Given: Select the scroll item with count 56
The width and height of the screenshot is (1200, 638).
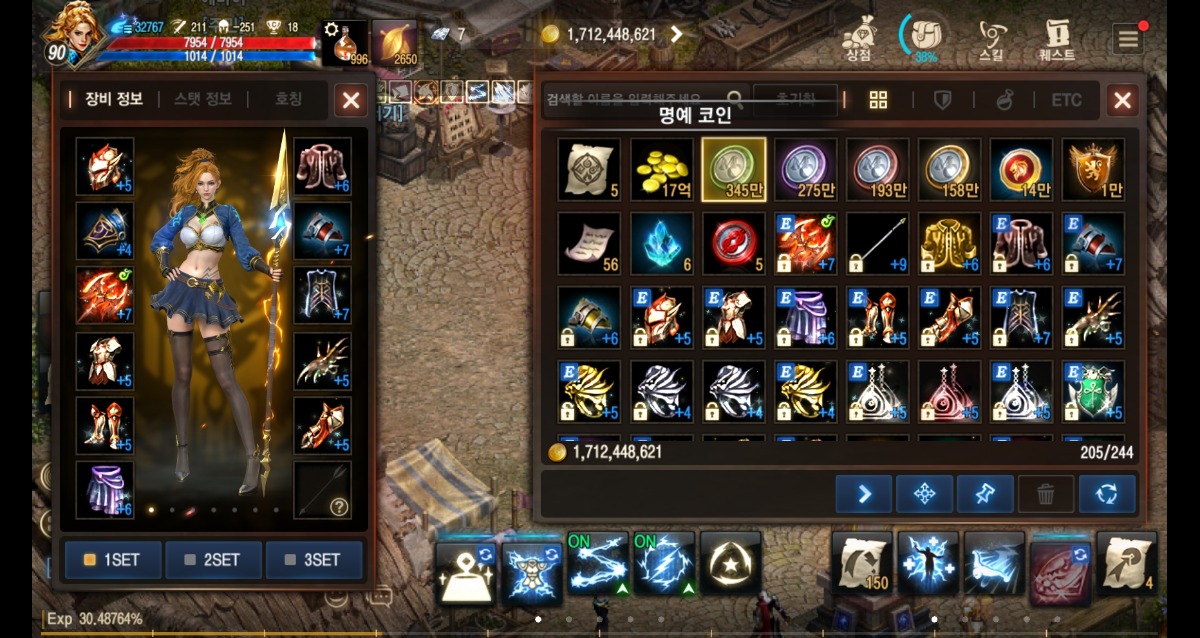Looking at the screenshot, I should [589, 243].
